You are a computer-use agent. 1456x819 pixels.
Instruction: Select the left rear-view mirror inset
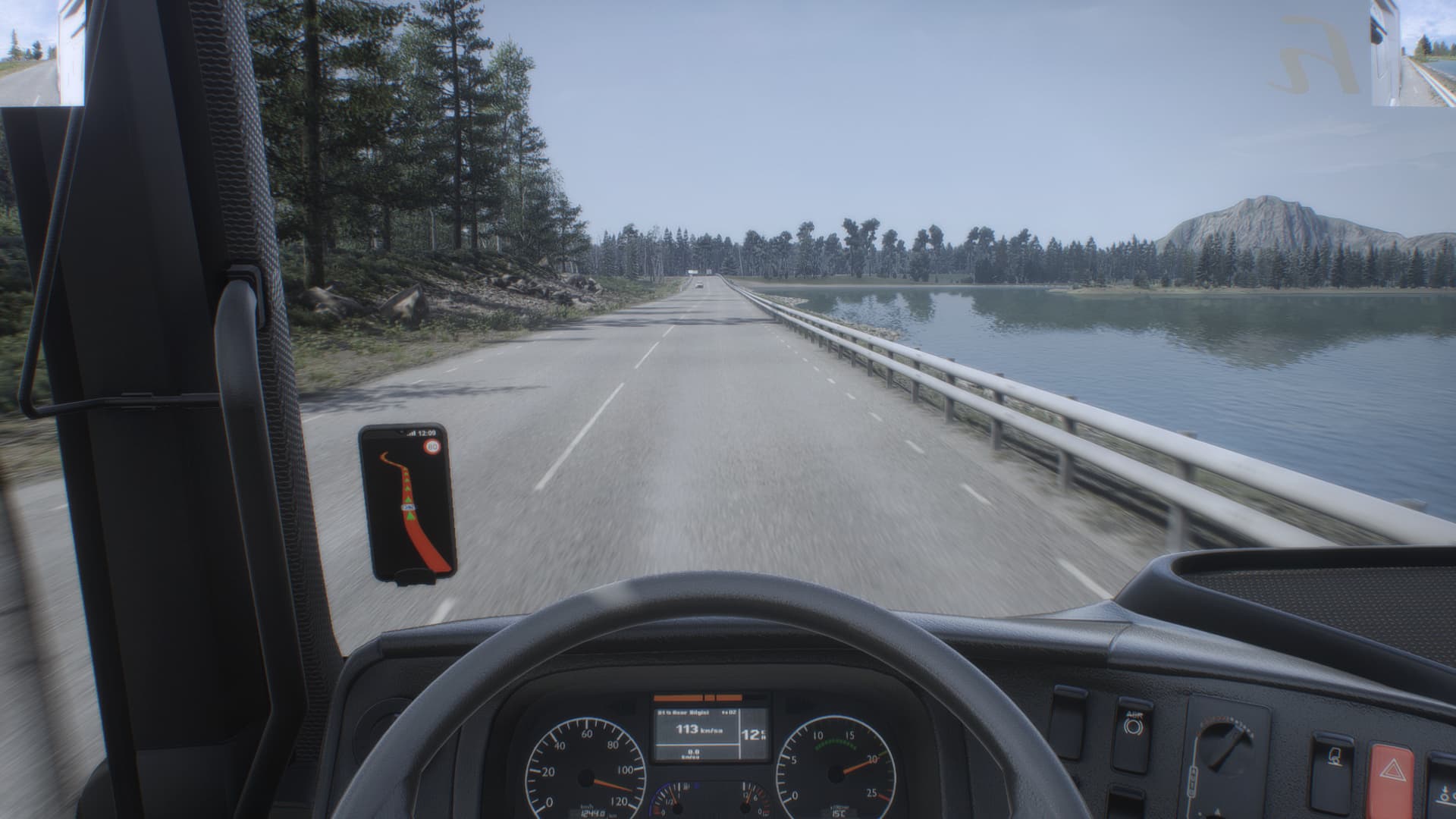click(x=42, y=52)
